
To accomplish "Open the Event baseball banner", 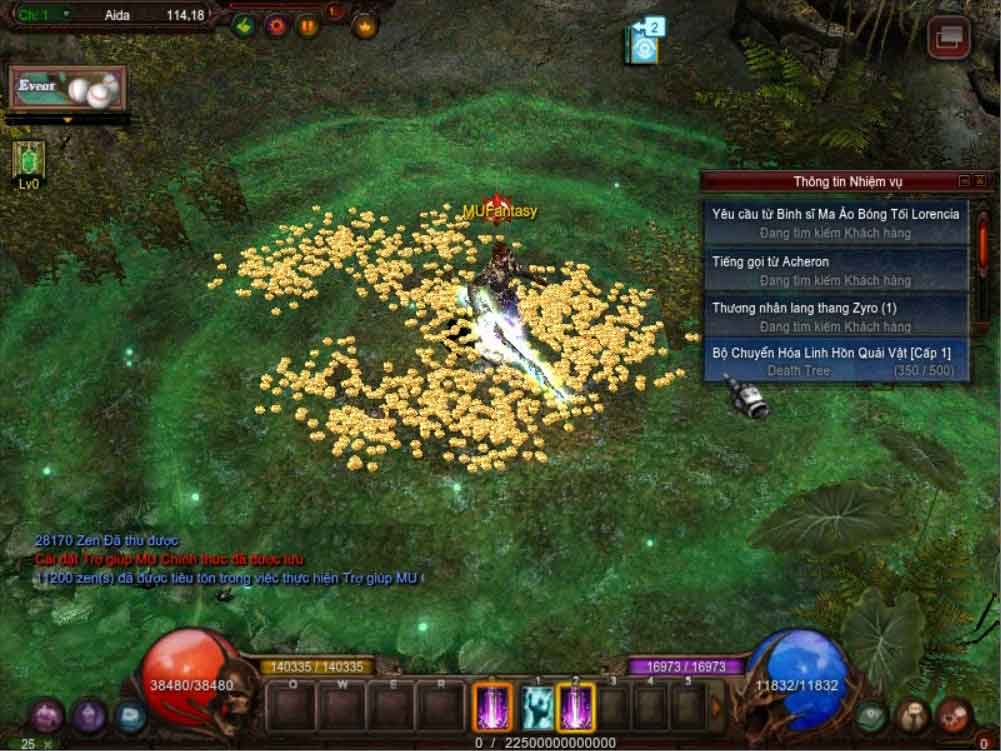I will coord(68,88).
